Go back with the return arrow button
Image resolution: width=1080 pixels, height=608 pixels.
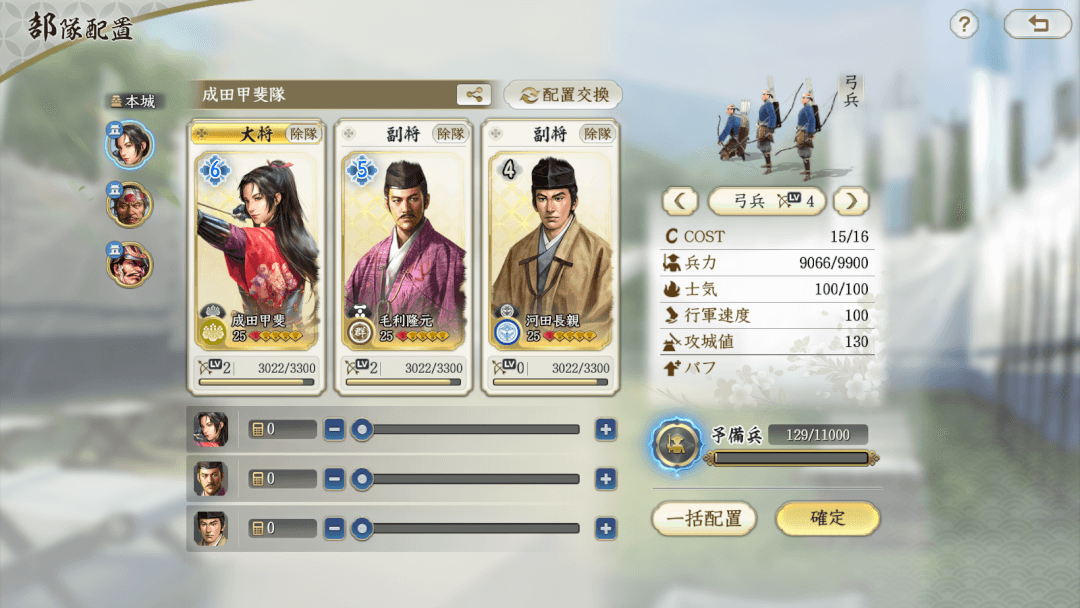pos(1037,25)
